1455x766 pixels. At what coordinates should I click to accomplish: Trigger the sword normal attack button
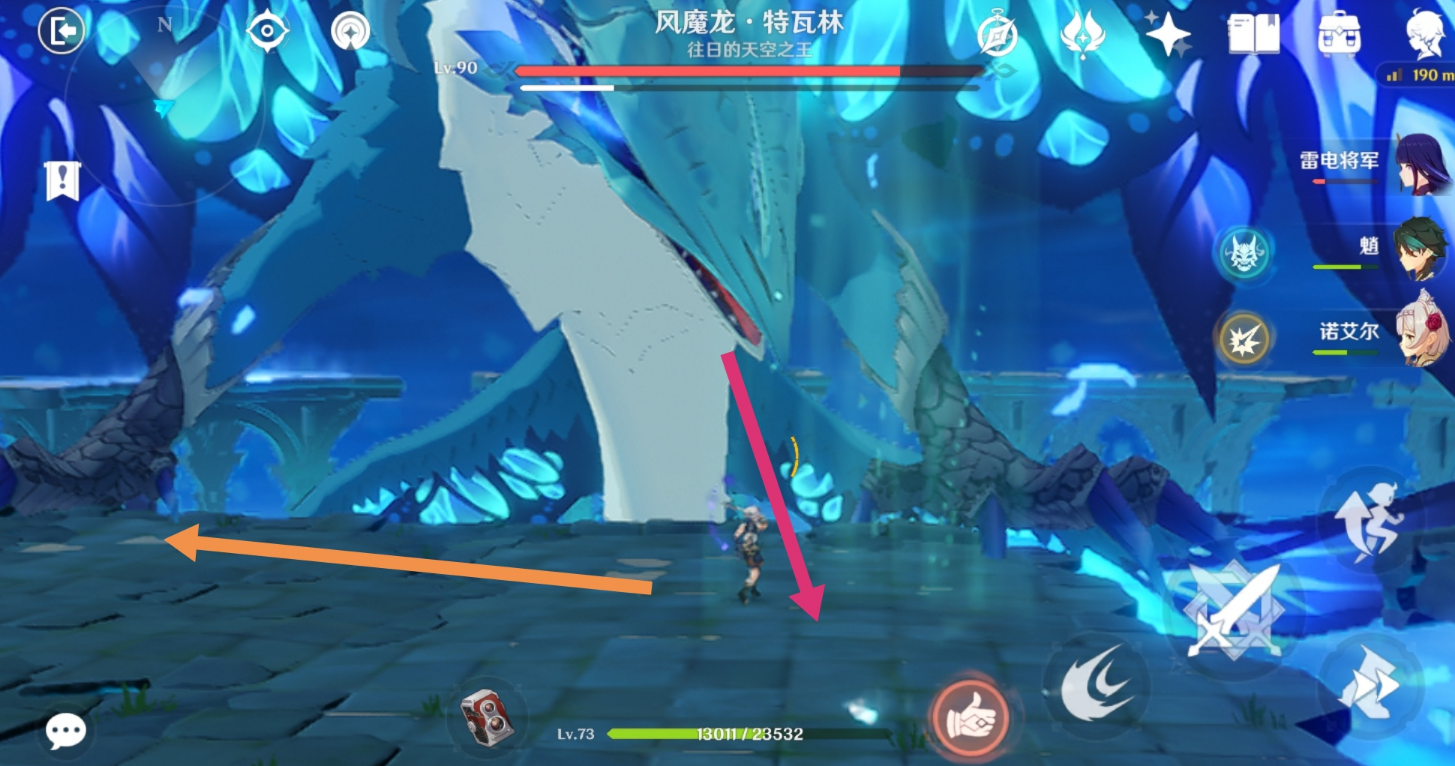coord(1232,610)
